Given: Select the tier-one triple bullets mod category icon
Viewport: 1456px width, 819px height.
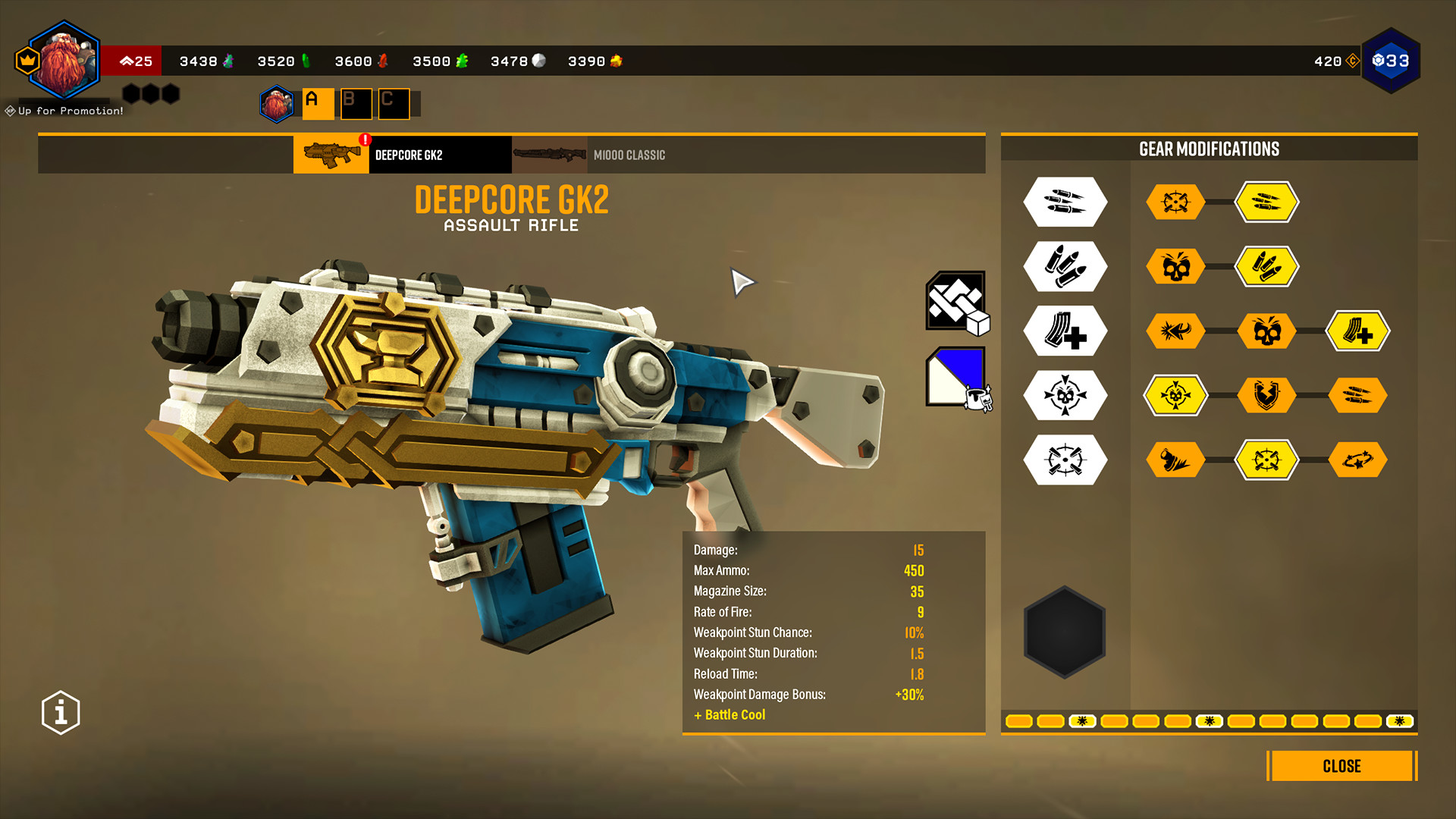Looking at the screenshot, I should 1065,202.
